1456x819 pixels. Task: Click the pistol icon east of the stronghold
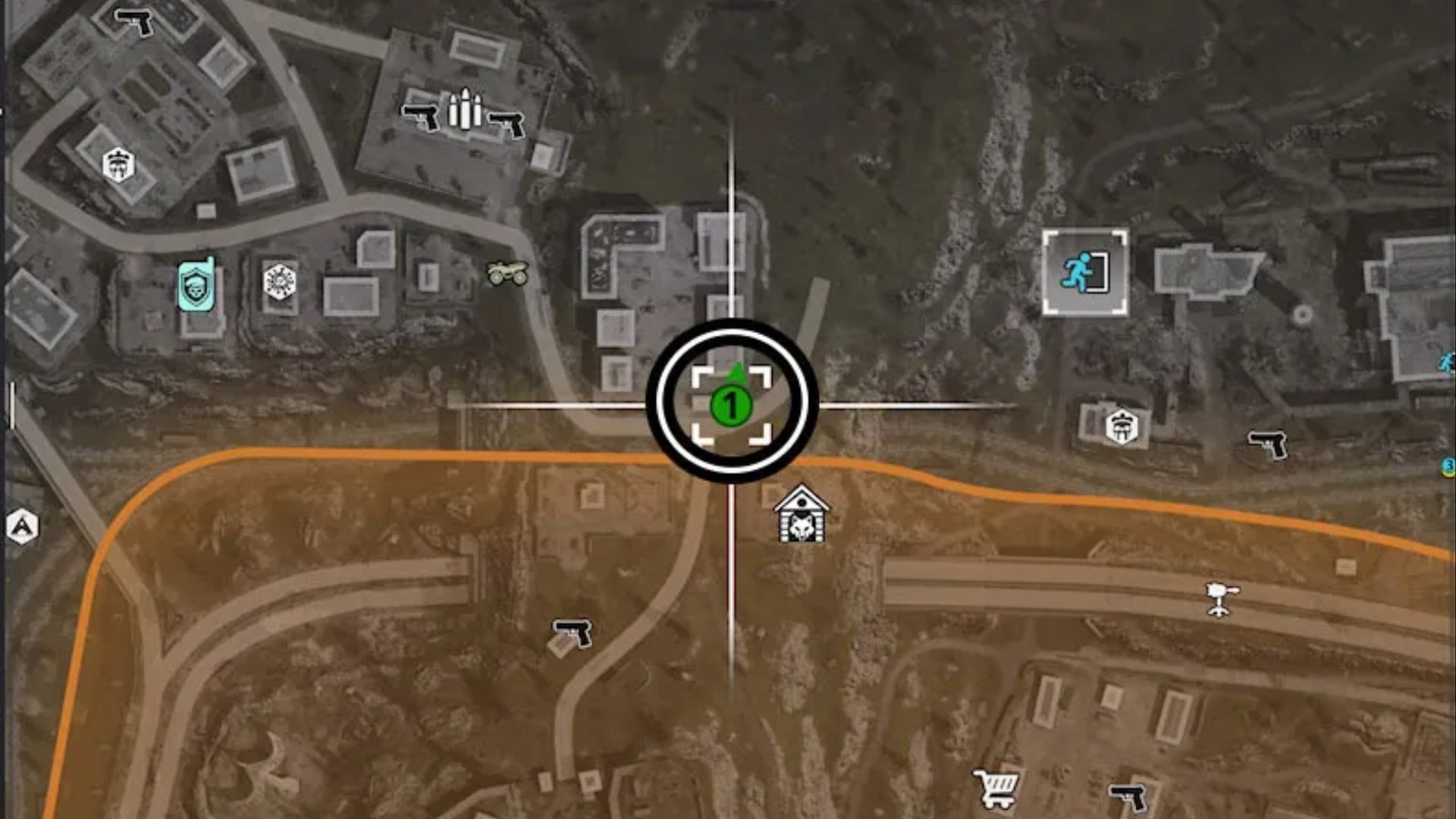[x=1267, y=441]
